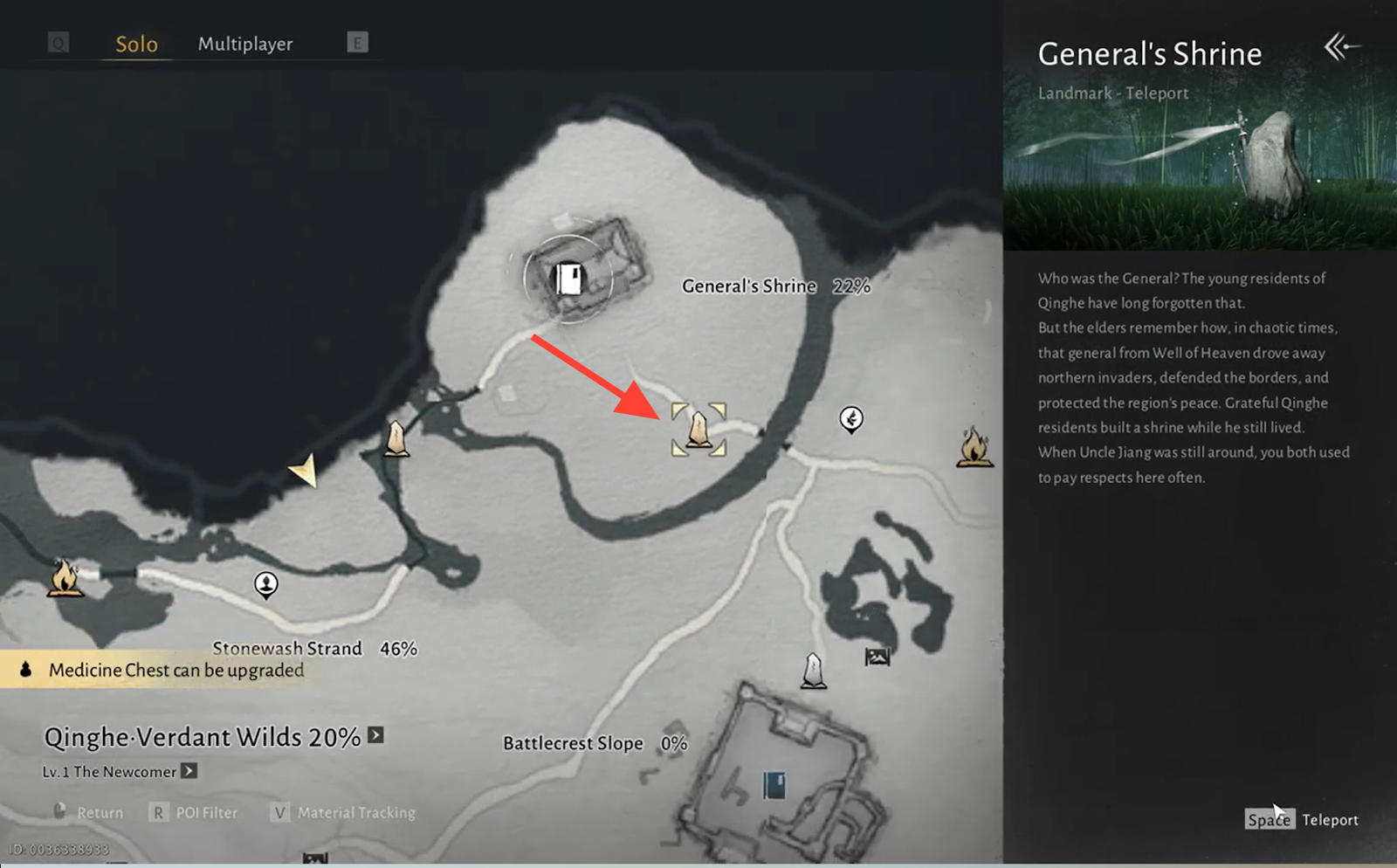Select the campfire marker on the western riverbank
The width and height of the screenshot is (1397, 868).
click(x=65, y=577)
